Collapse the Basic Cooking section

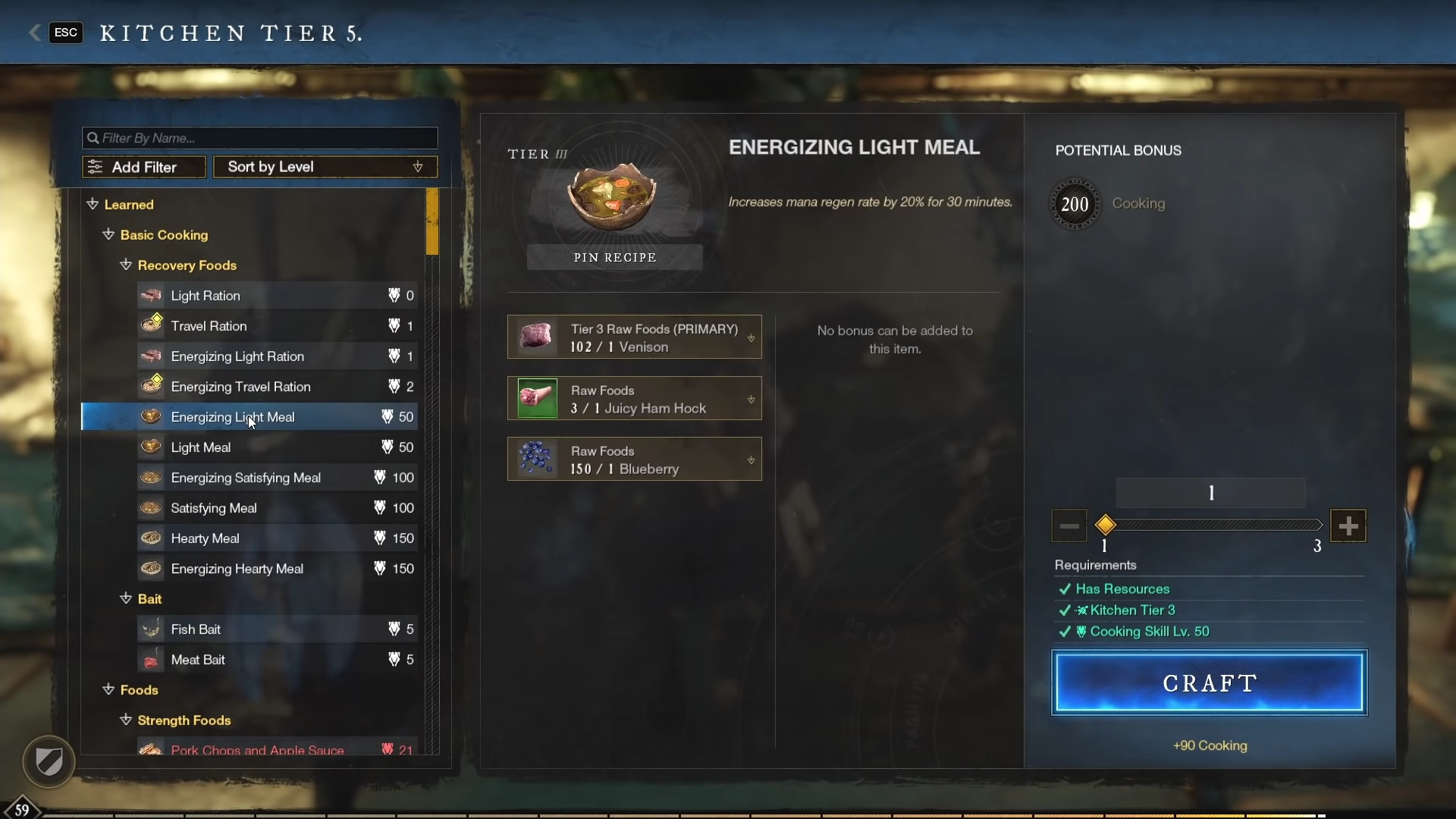(x=108, y=235)
